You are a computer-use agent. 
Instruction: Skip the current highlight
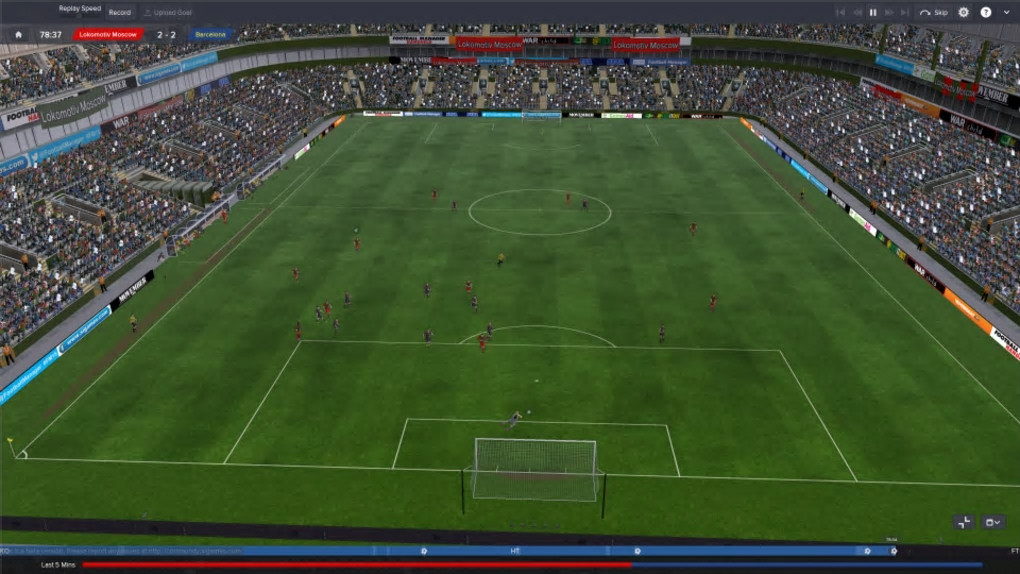pos(934,12)
